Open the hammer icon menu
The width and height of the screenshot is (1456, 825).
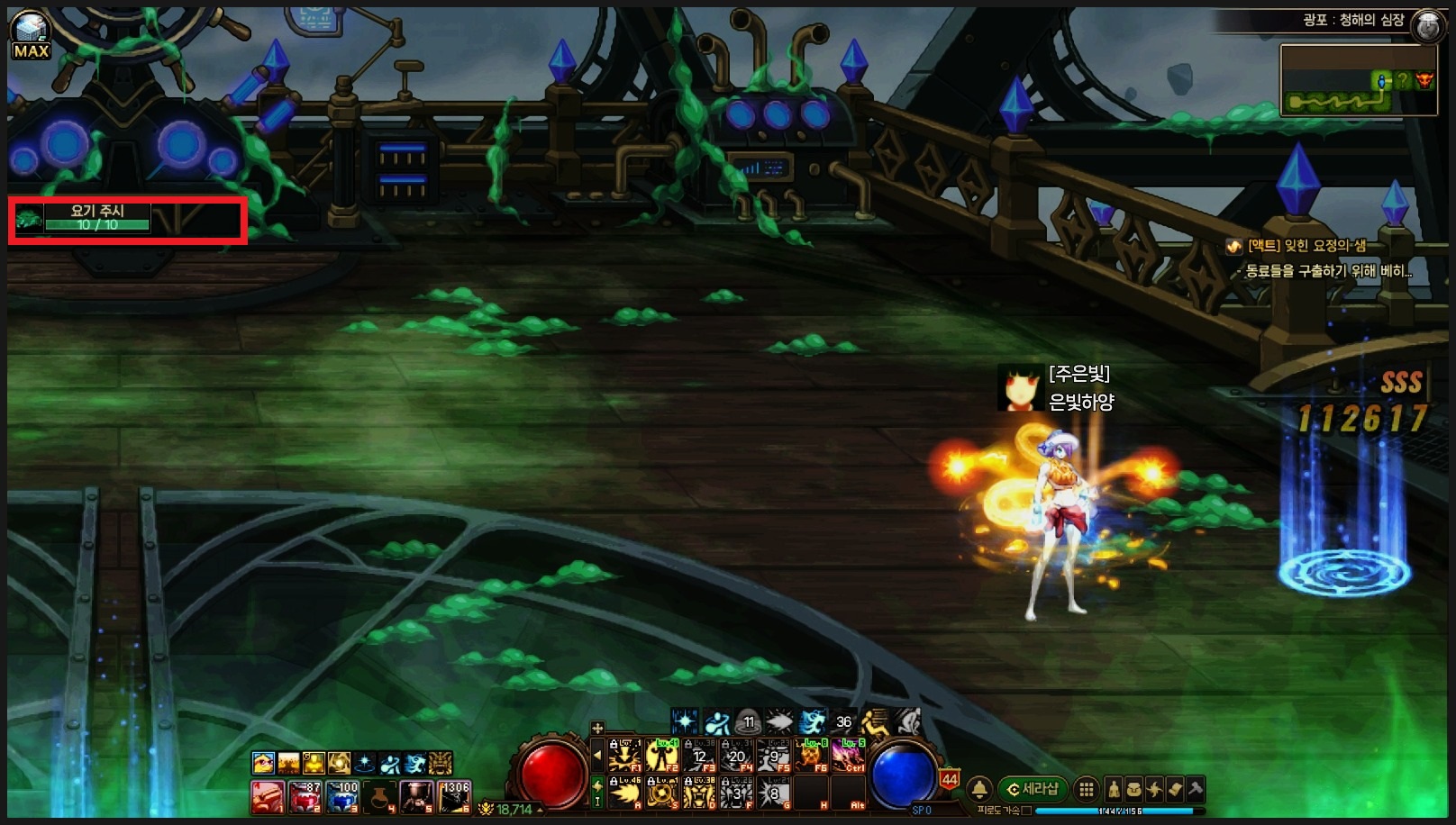coord(1195,790)
